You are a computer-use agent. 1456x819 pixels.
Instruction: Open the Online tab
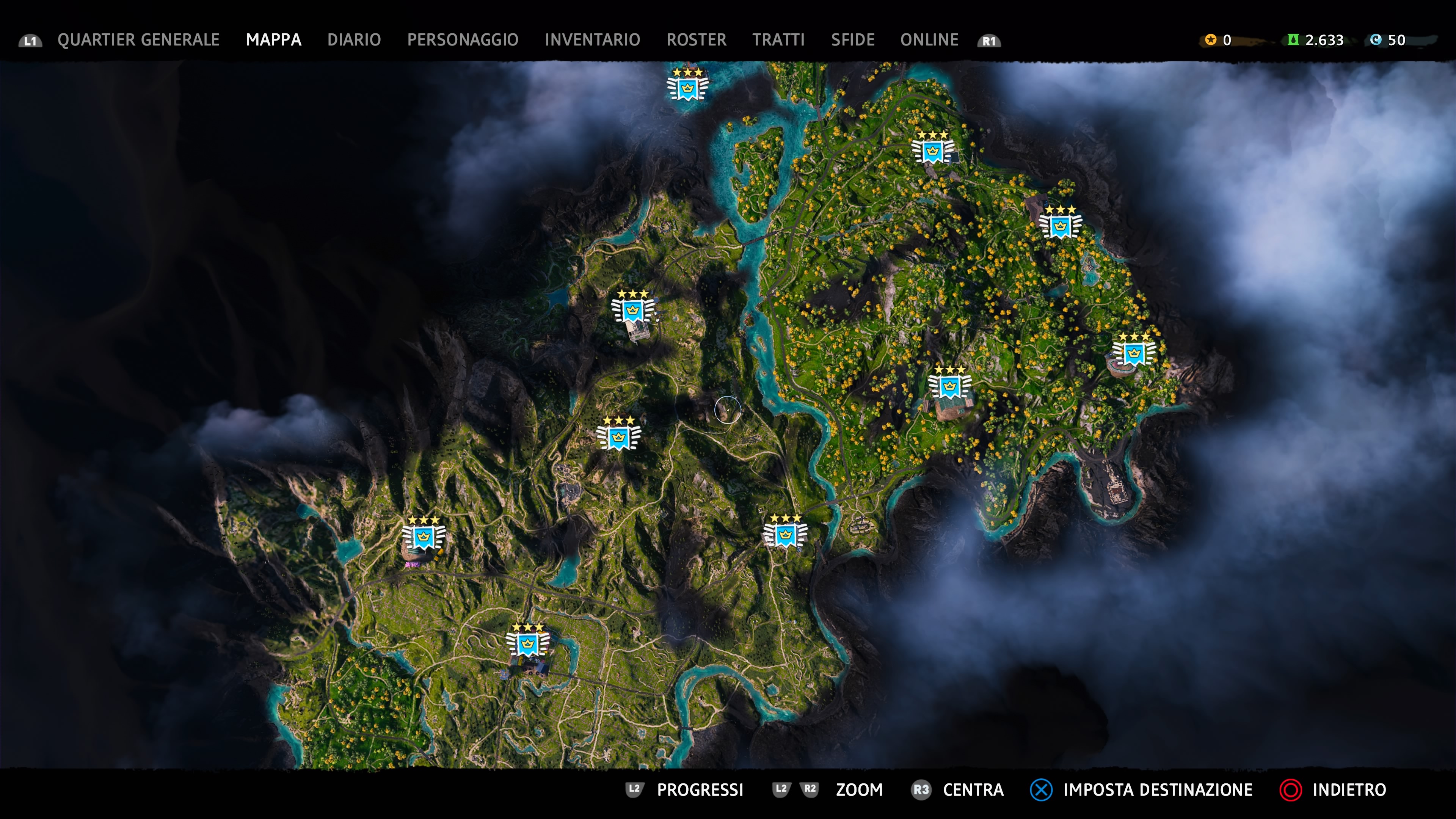pos(929,40)
